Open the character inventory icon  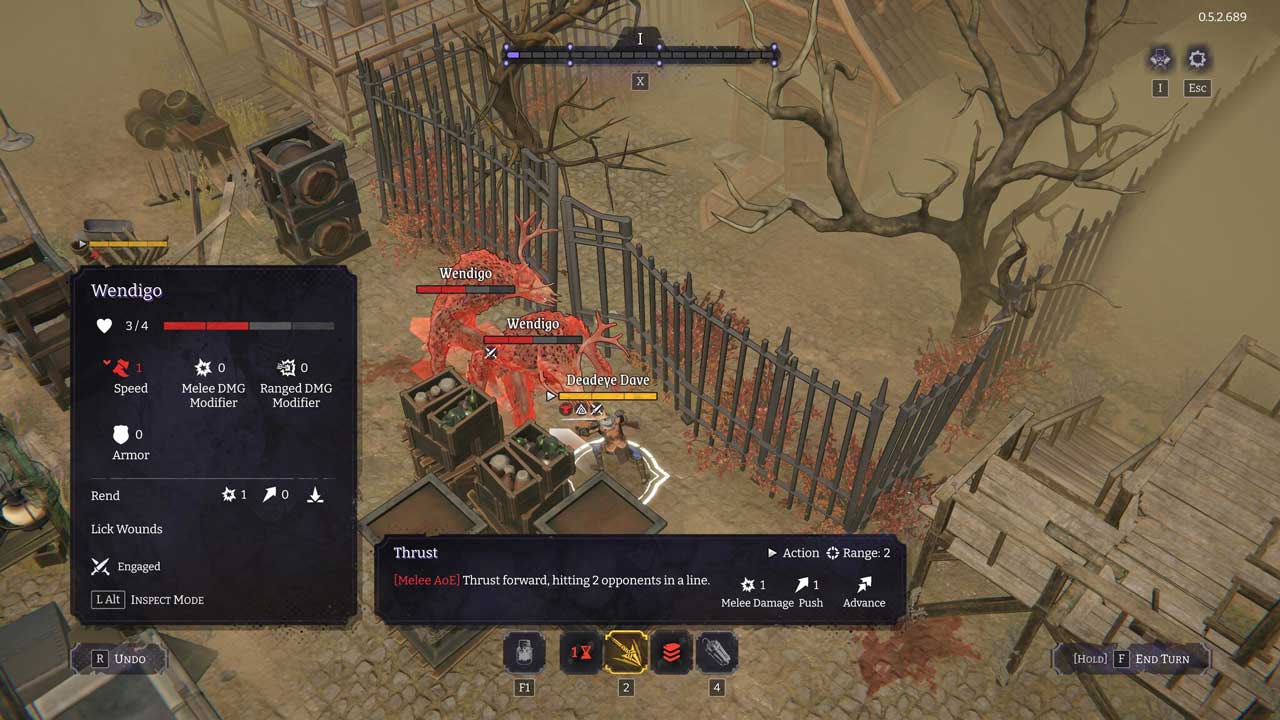(x=1160, y=59)
